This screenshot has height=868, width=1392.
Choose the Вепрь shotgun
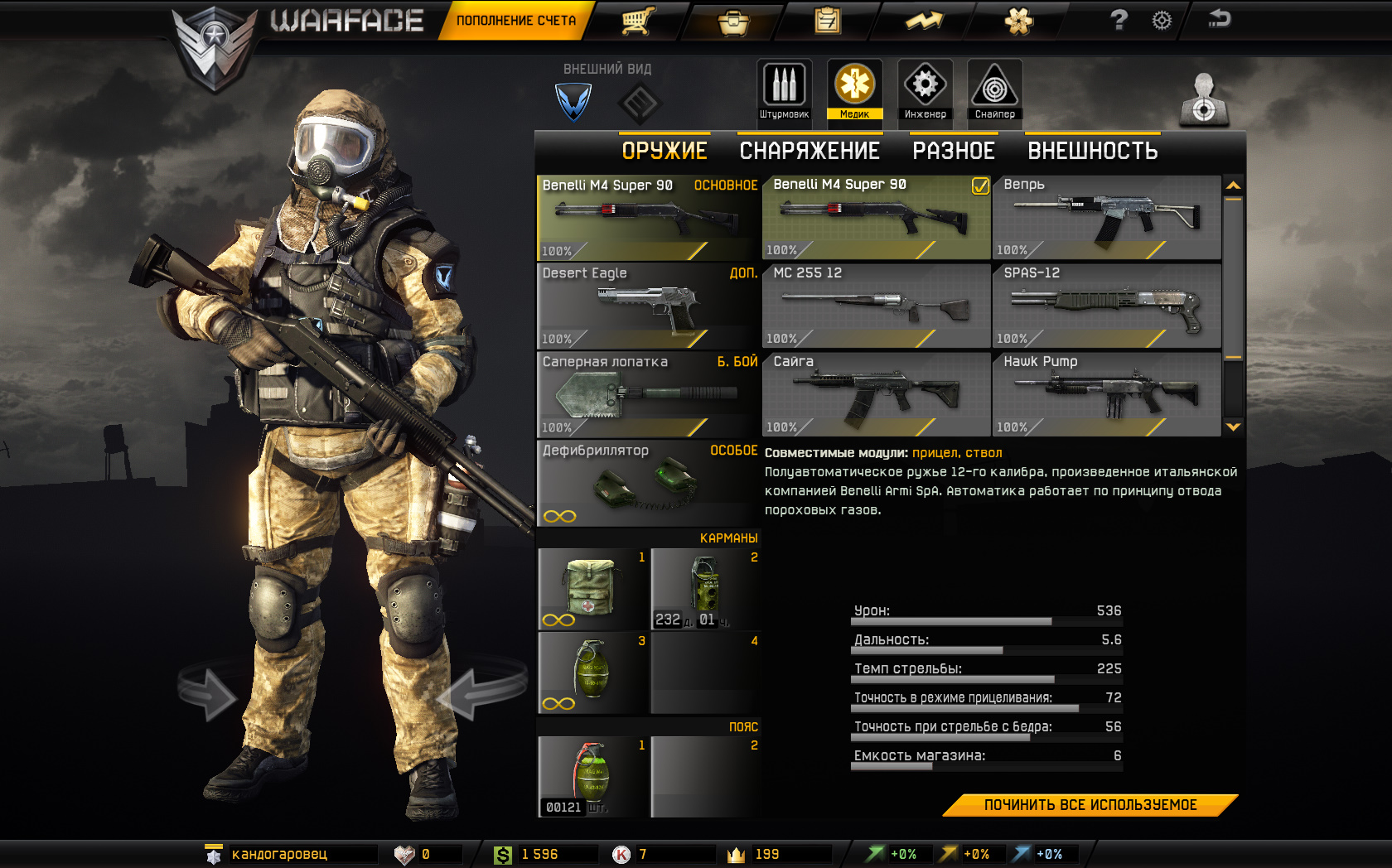[1106, 218]
